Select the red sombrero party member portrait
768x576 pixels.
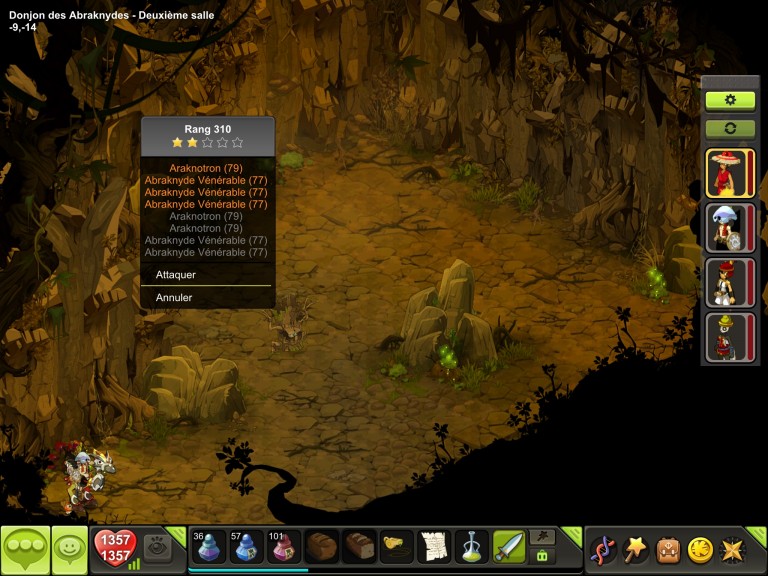click(x=723, y=173)
